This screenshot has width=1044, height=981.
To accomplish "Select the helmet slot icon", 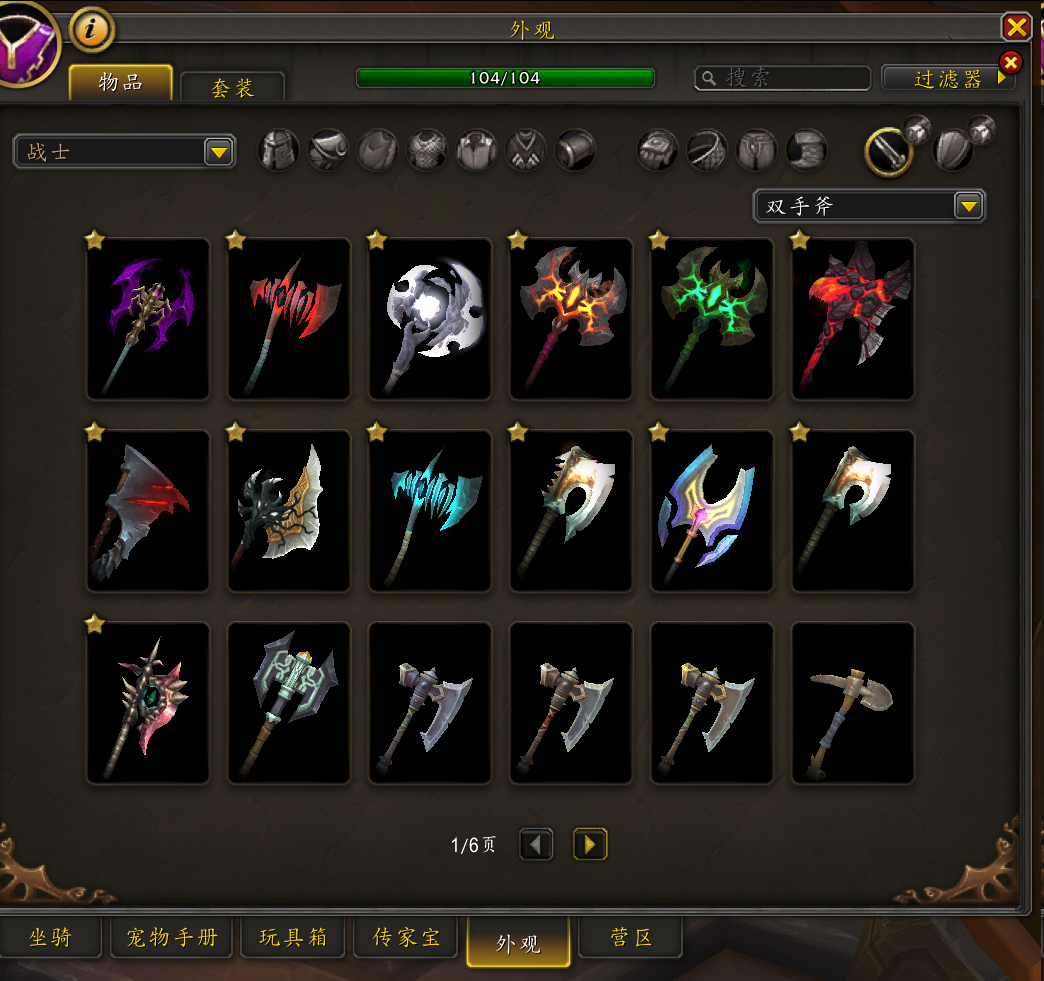I will coord(279,151).
